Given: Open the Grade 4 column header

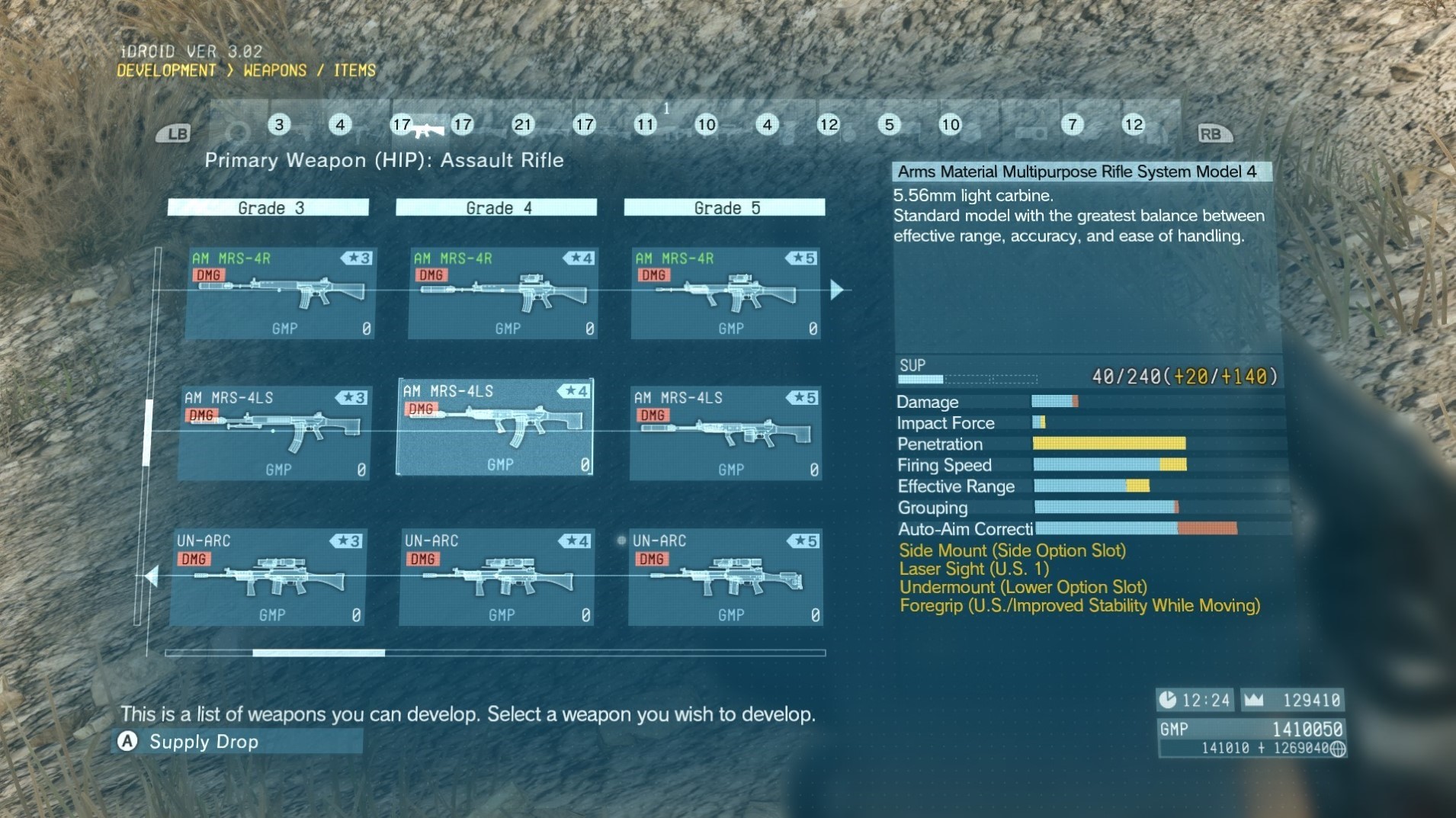Looking at the screenshot, I should tap(495, 207).
